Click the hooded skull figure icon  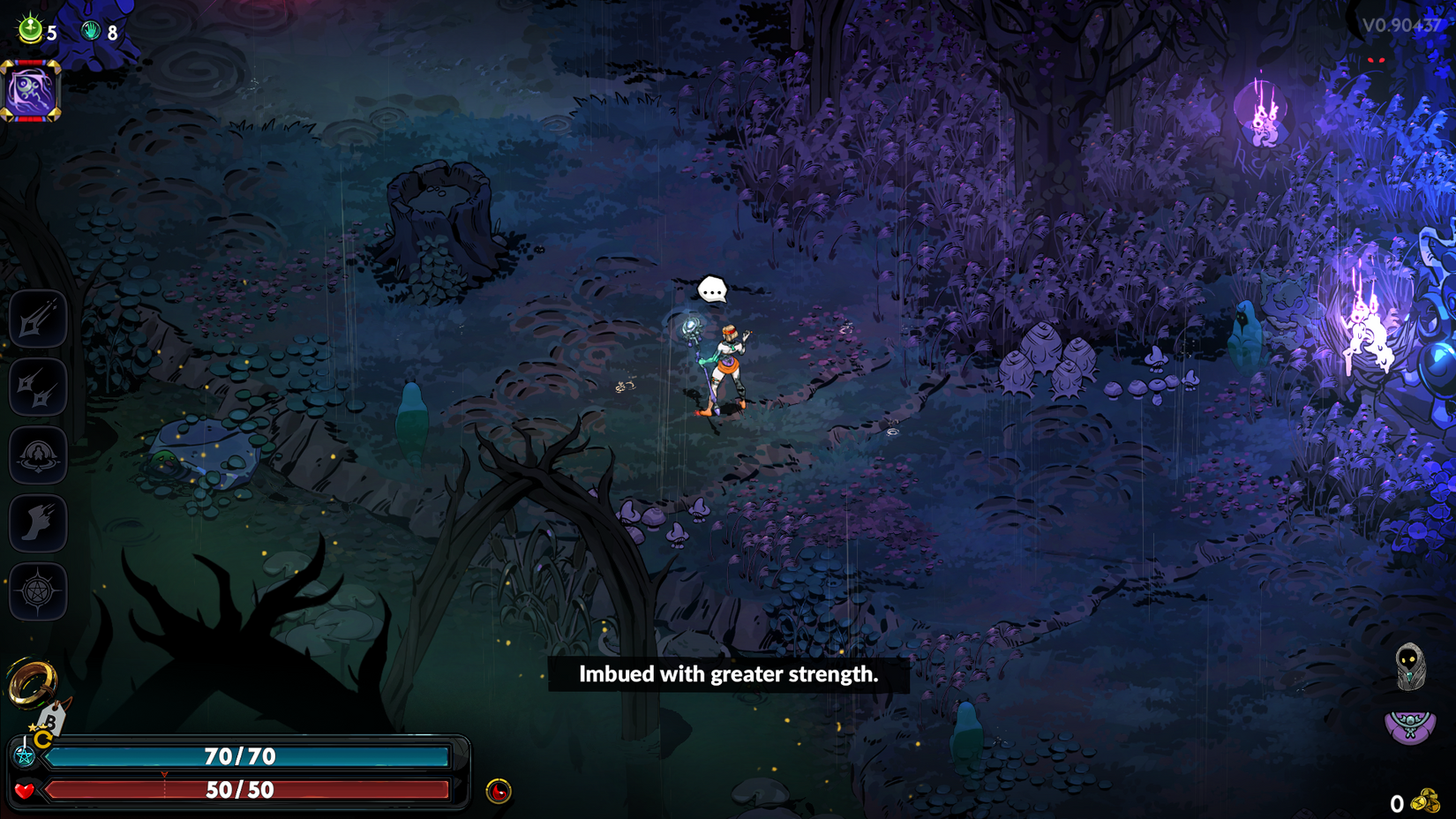(1410, 665)
